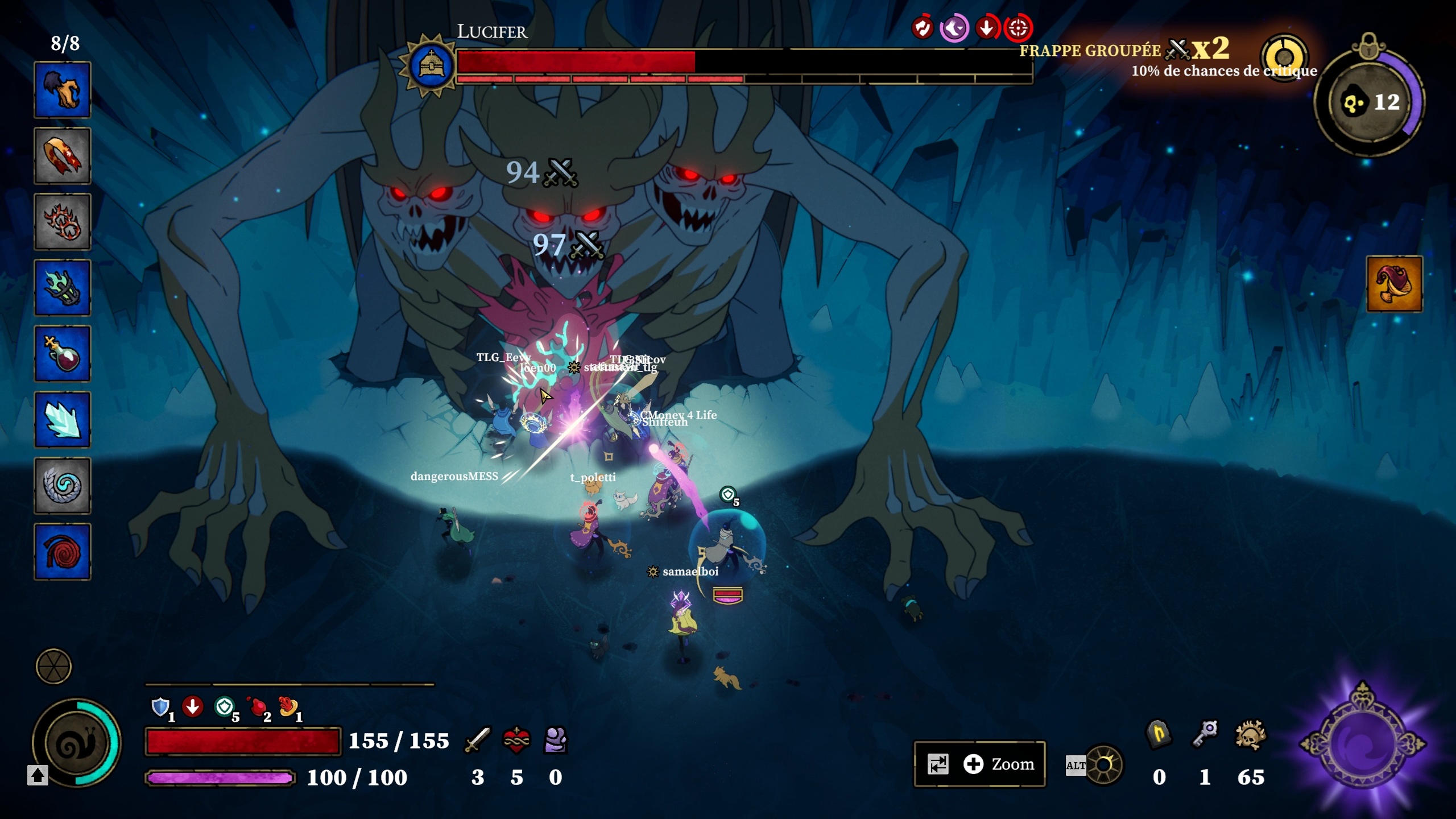Viewport: 1456px width, 819px height.
Task: Click Lucifer's boss crown emblem
Action: click(x=431, y=65)
